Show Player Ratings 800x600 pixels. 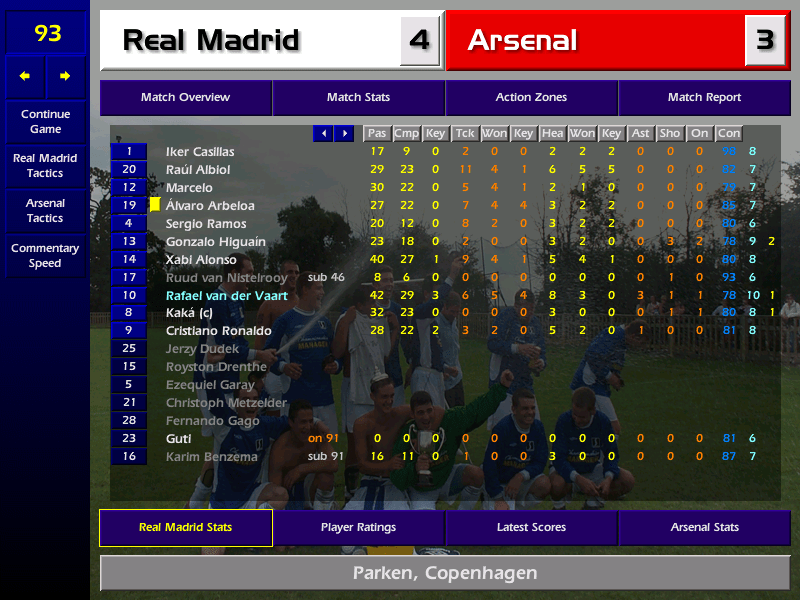(358, 528)
